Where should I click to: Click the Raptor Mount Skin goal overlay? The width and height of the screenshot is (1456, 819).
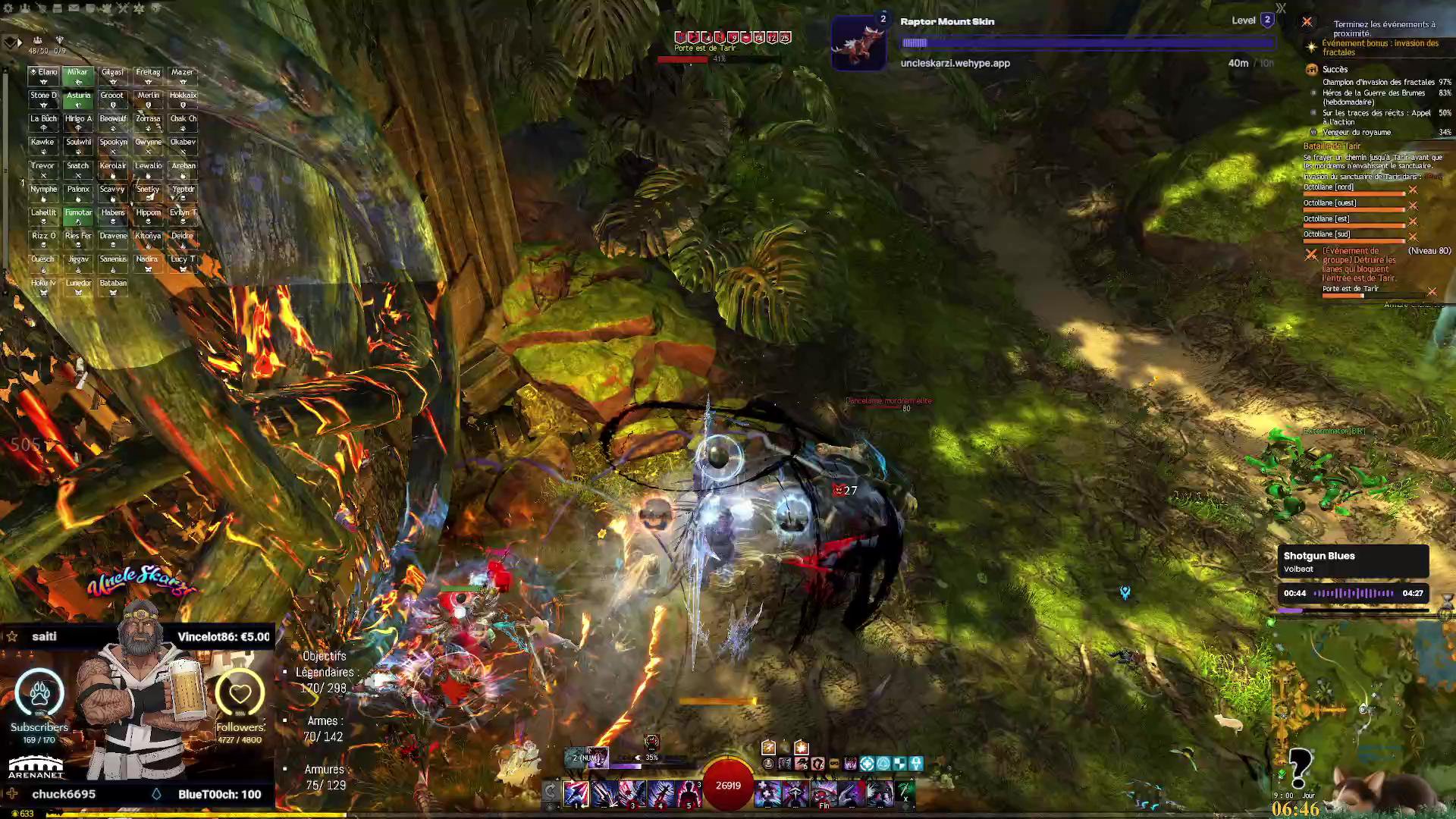click(x=1054, y=42)
